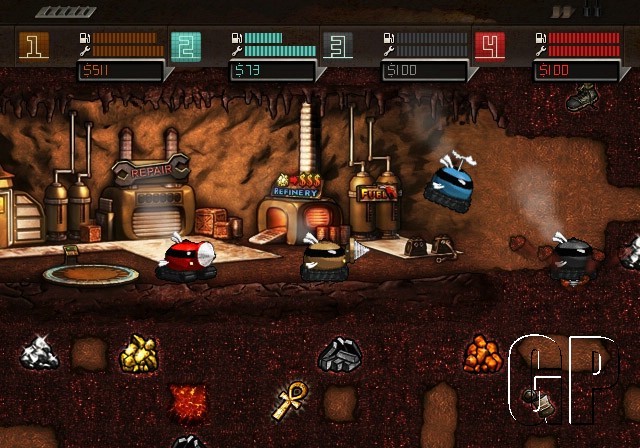Select the gray player 3 badge
The width and height of the screenshot is (640, 448).
(337, 45)
